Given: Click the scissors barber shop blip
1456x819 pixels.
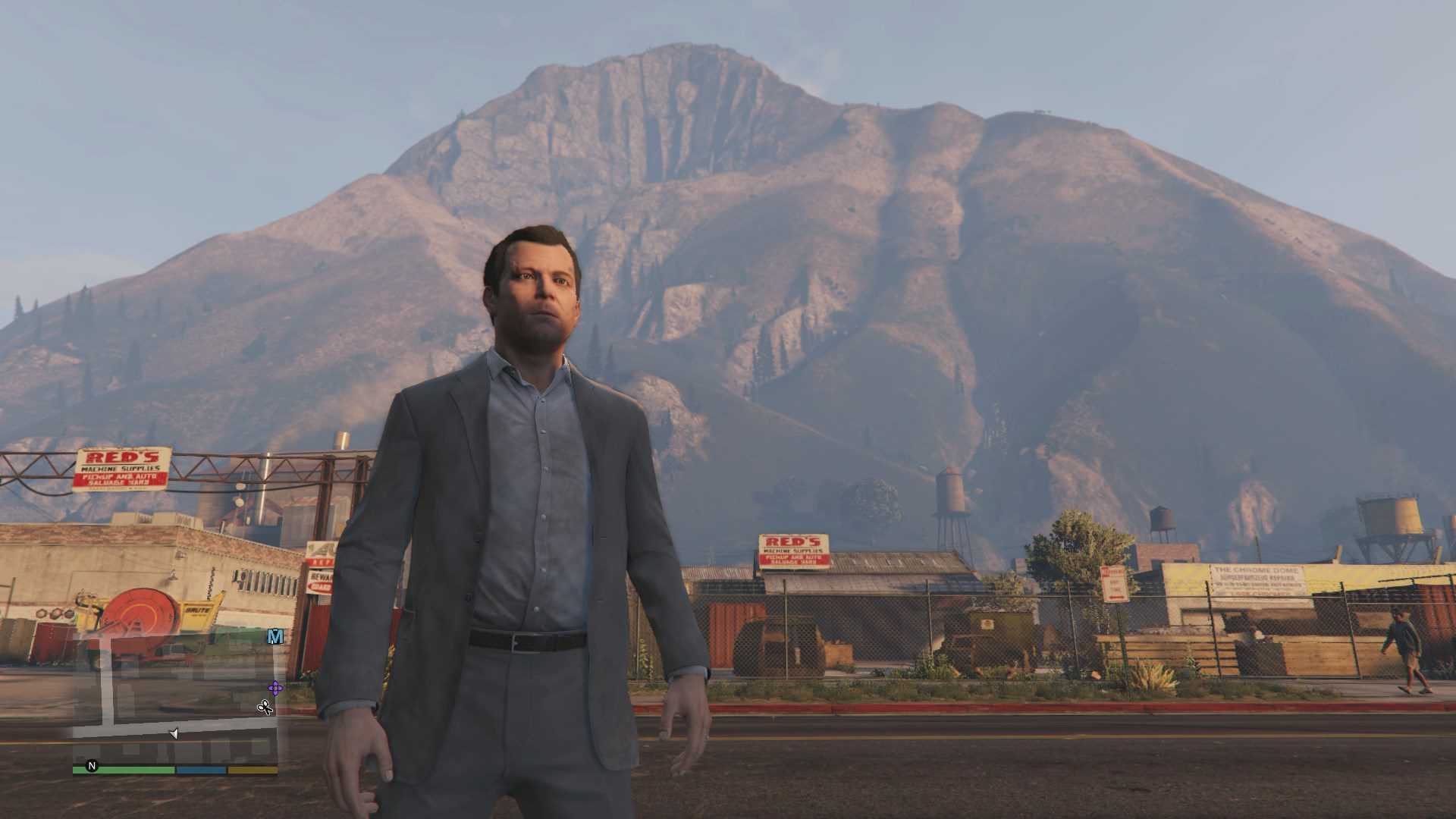Looking at the screenshot, I should pyautogui.click(x=265, y=708).
